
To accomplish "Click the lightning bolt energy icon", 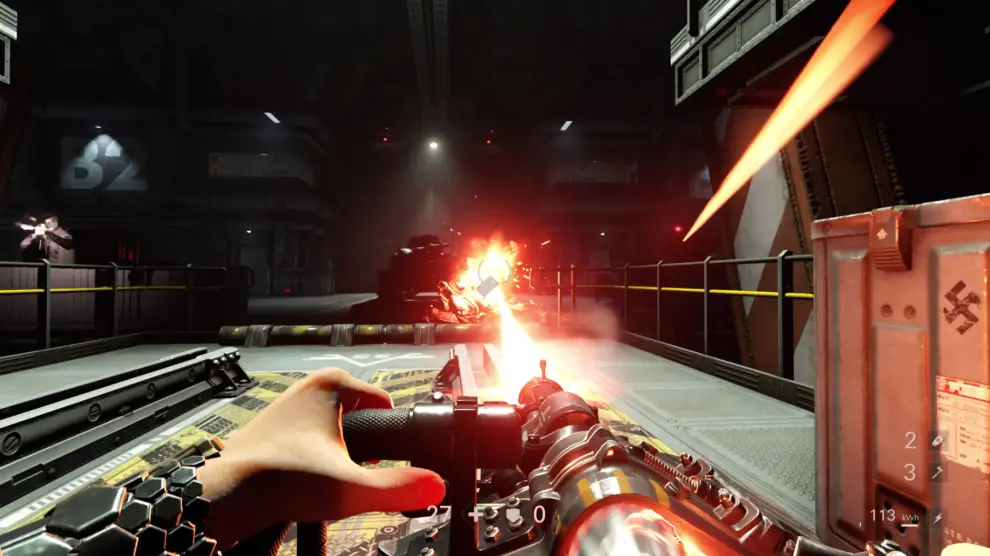I will point(938,517).
